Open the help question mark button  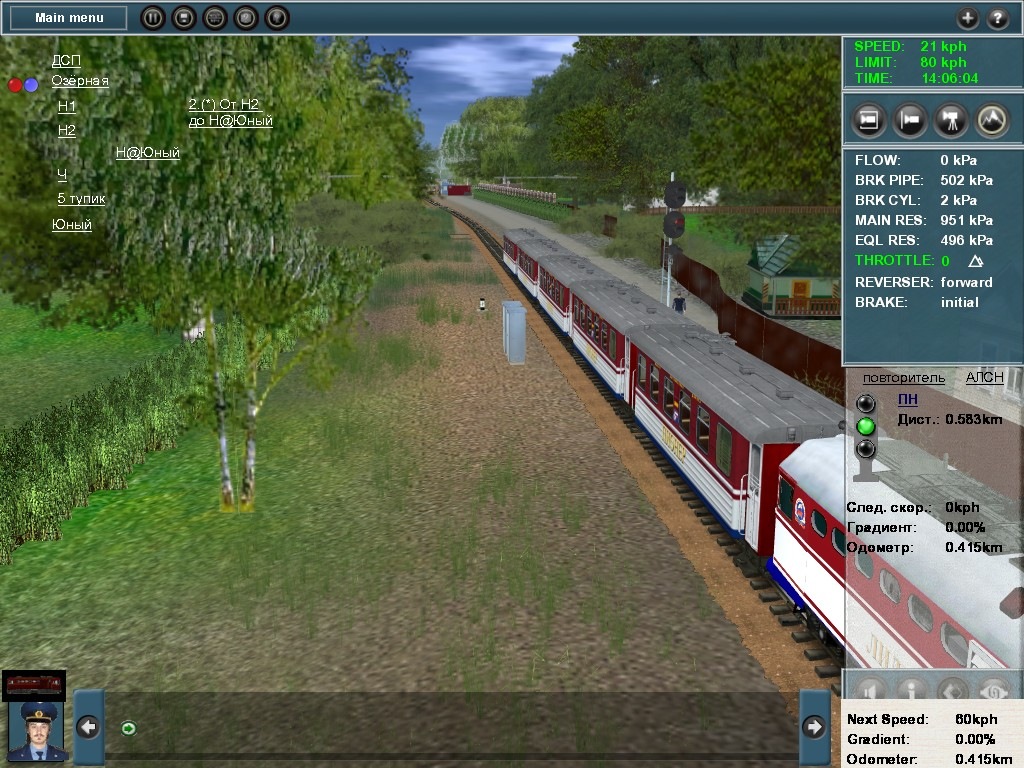tap(998, 18)
